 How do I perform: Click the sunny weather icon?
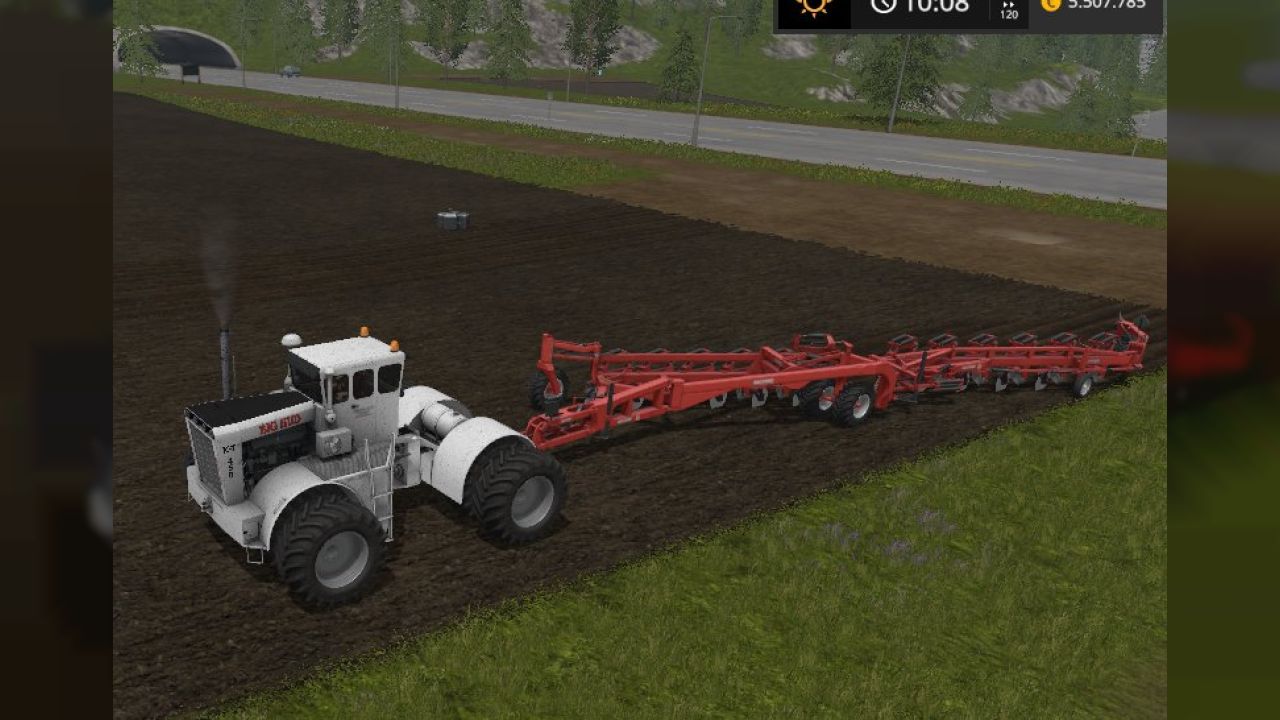pos(814,8)
